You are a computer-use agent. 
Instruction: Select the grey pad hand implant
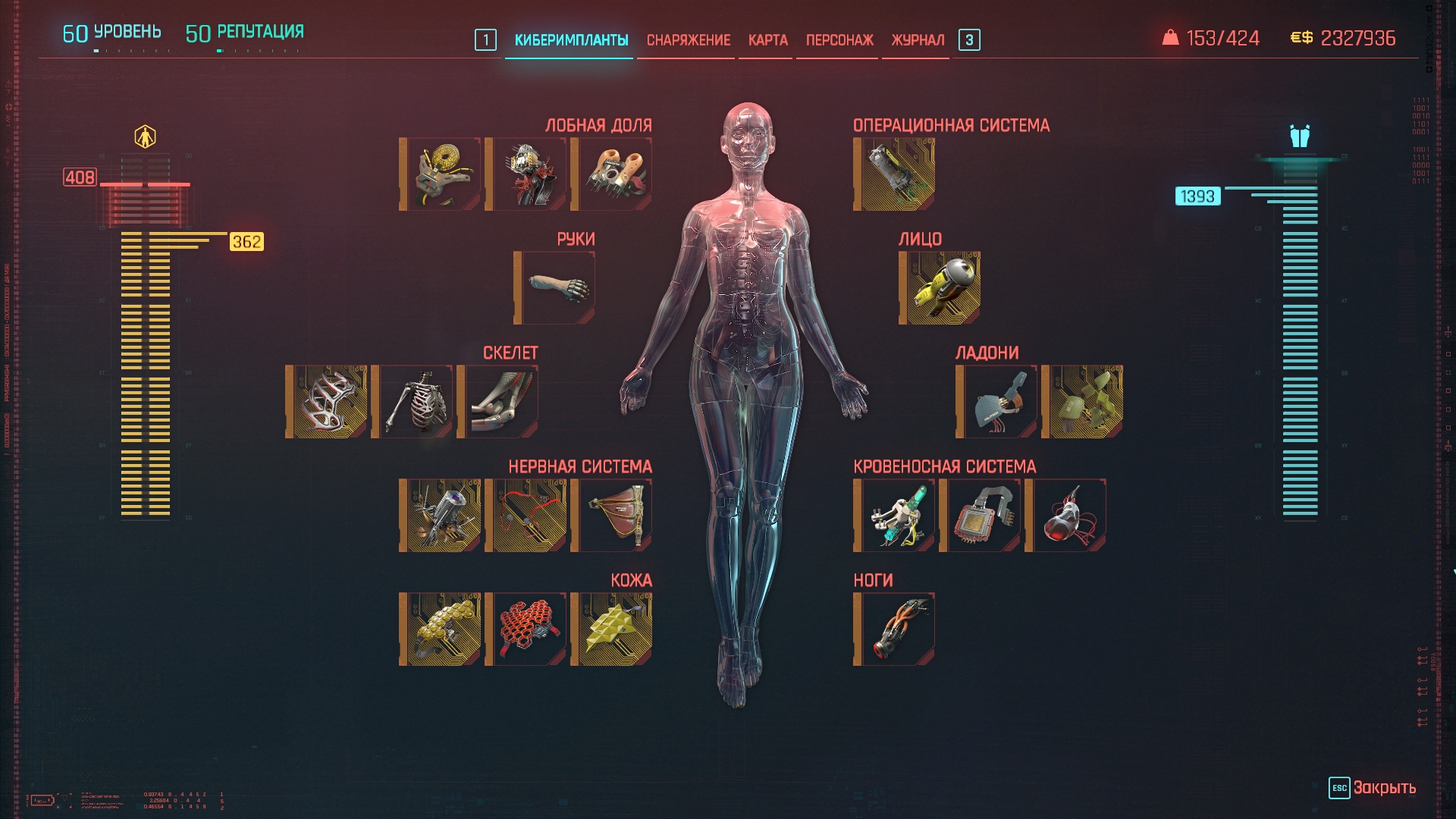point(997,402)
